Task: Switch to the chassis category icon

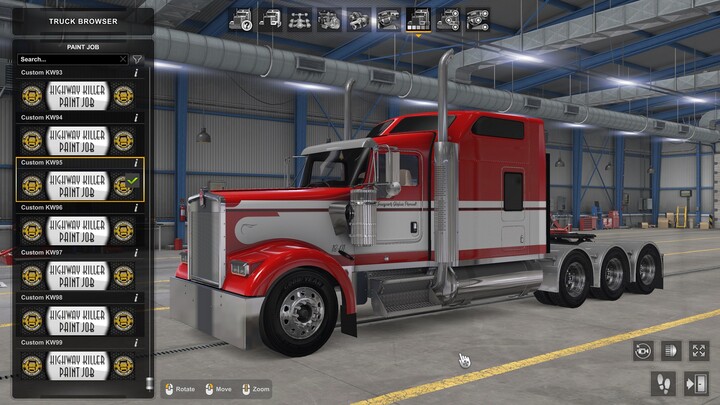Action: tap(298, 18)
